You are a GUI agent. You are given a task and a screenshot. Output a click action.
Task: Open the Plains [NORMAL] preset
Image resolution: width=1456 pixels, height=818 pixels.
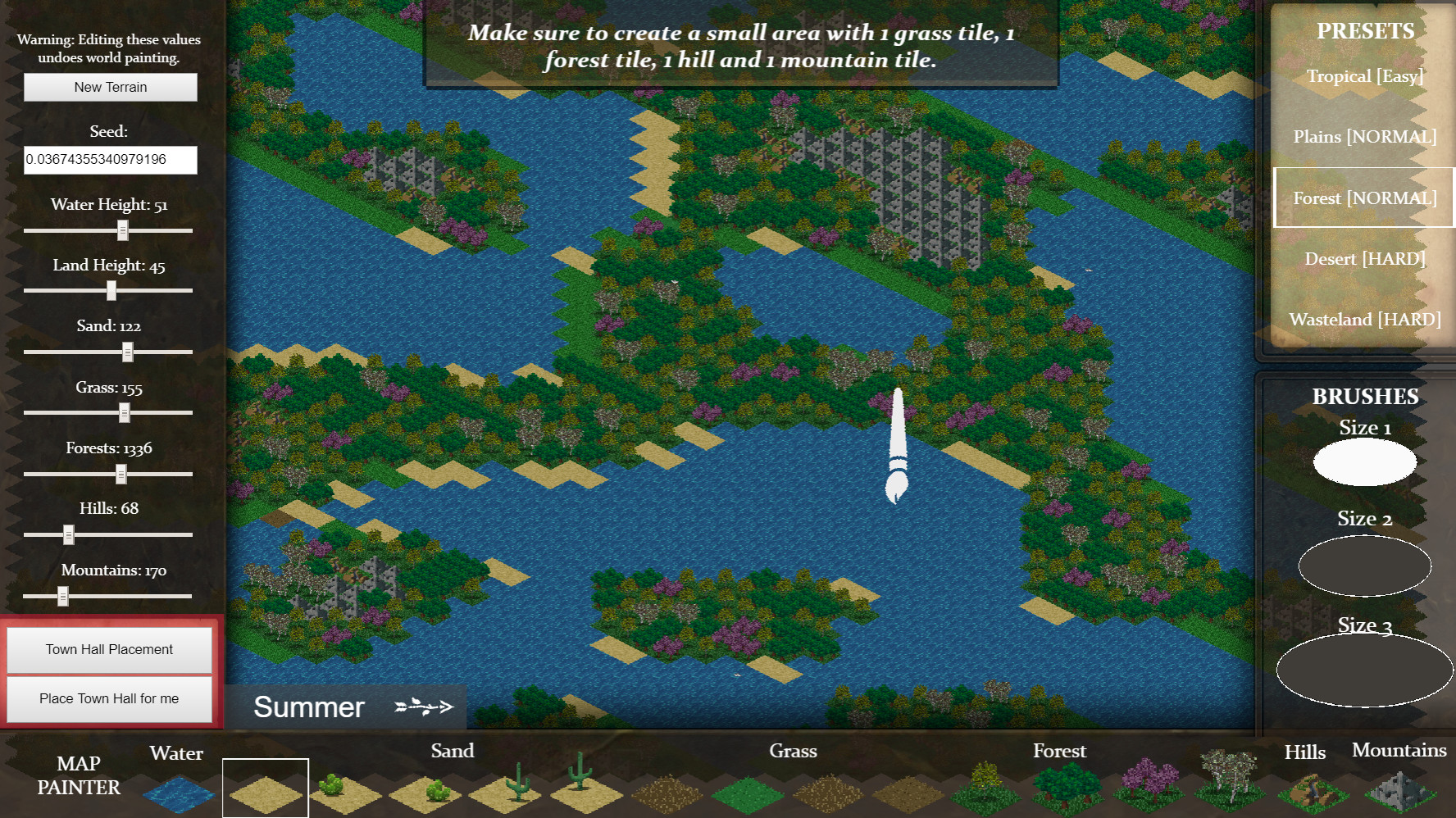(1364, 136)
